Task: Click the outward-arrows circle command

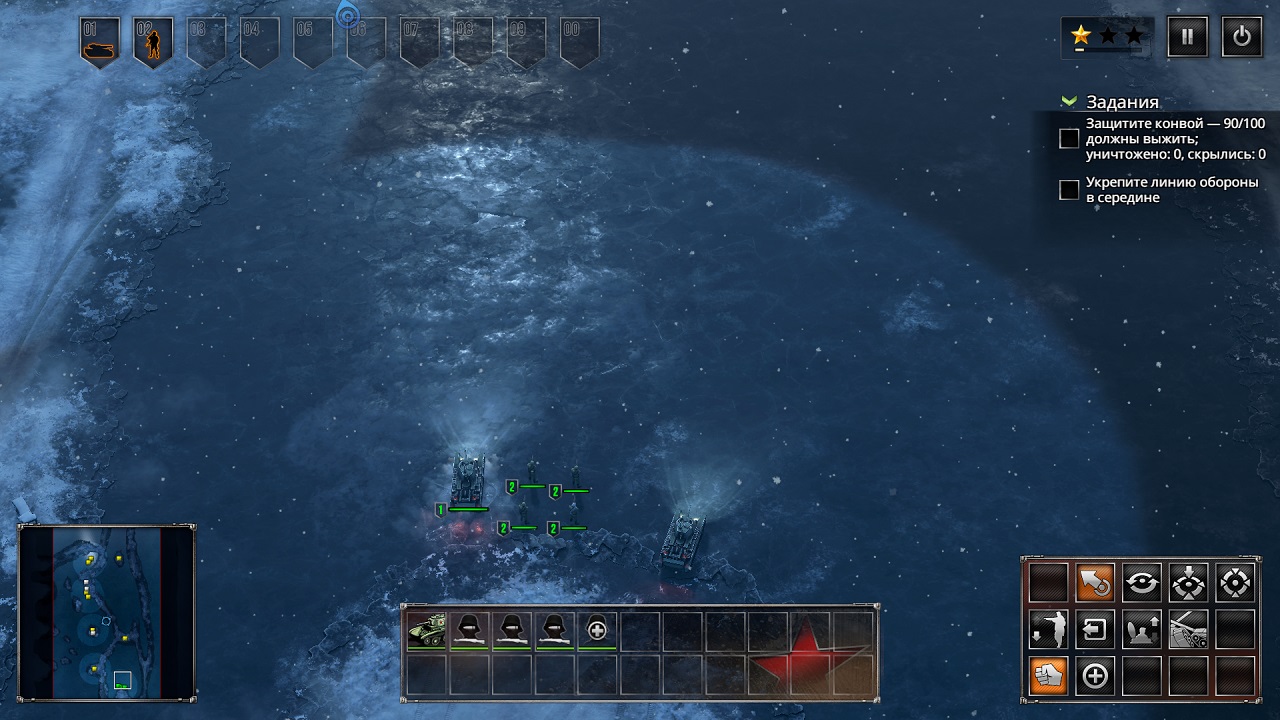Action: (1235, 582)
